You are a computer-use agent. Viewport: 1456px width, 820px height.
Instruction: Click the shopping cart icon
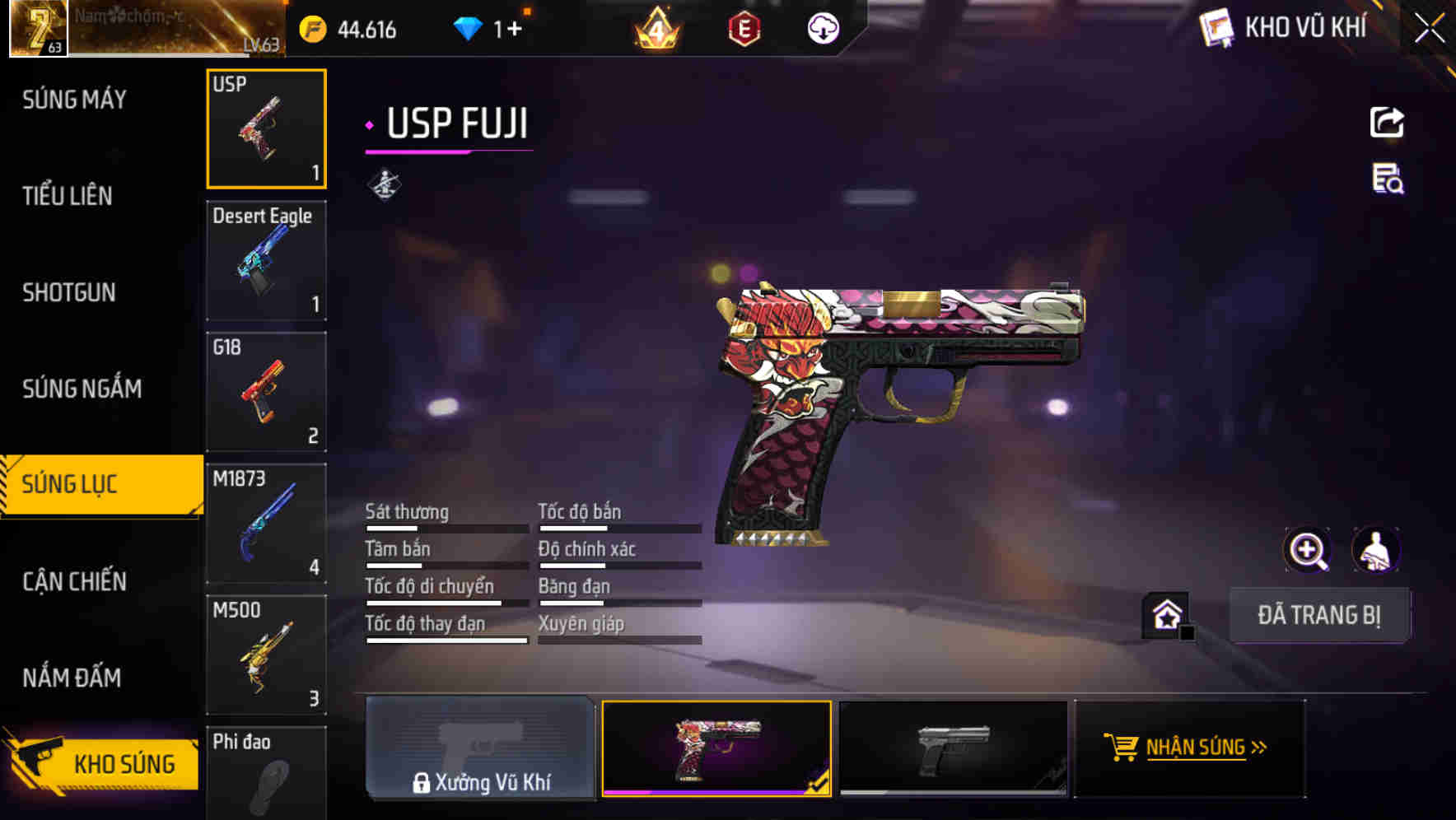tap(1122, 748)
